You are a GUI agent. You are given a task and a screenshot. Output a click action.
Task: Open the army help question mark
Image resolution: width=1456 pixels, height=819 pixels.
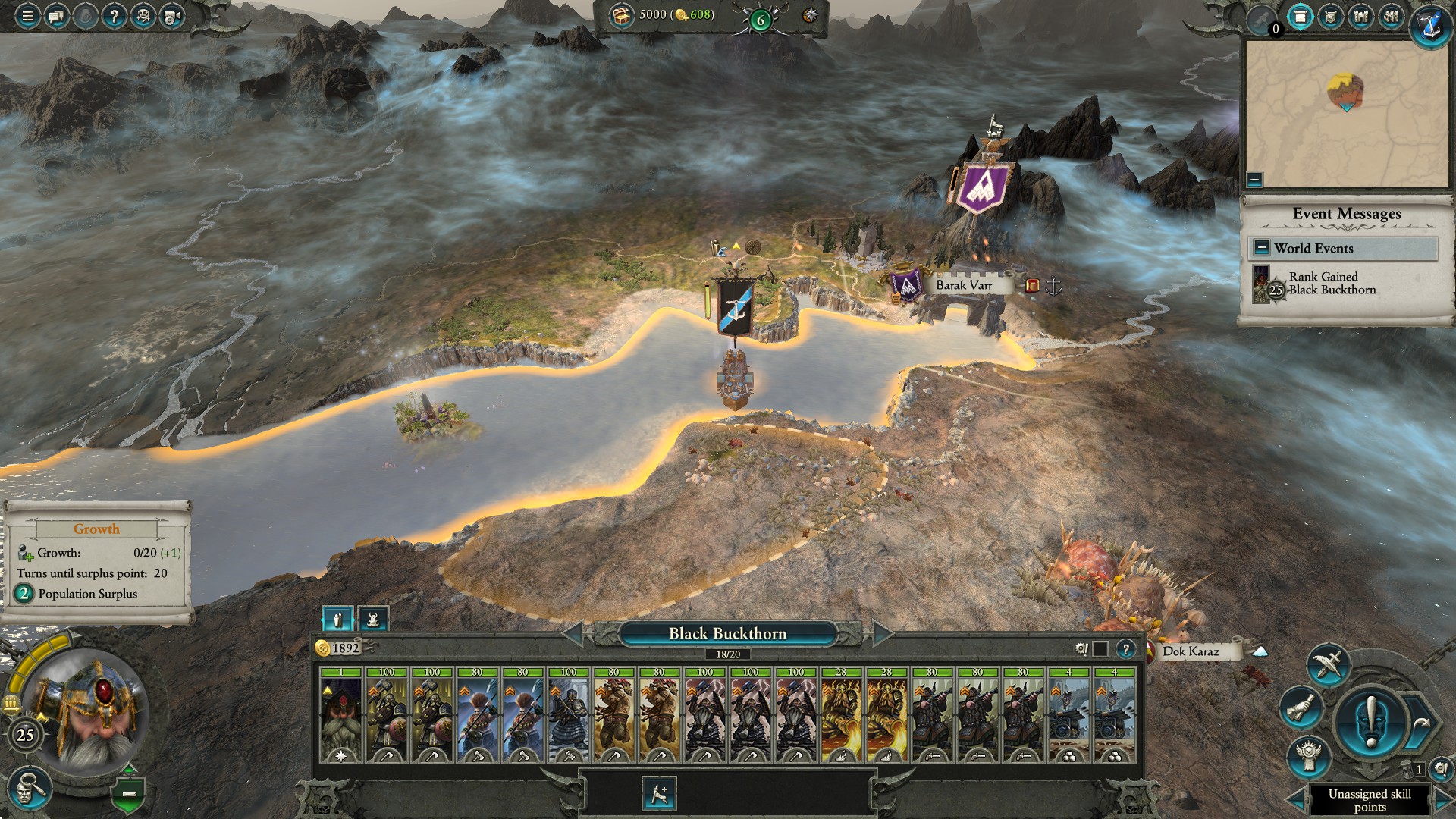tap(1125, 649)
